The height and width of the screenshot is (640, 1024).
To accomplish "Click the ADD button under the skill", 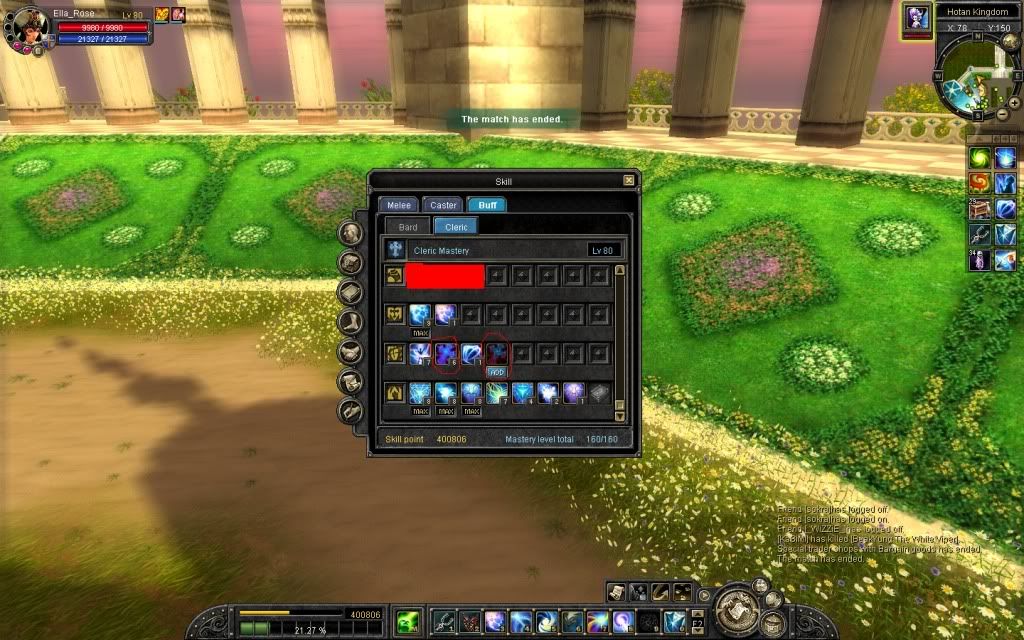I will point(497,370).
